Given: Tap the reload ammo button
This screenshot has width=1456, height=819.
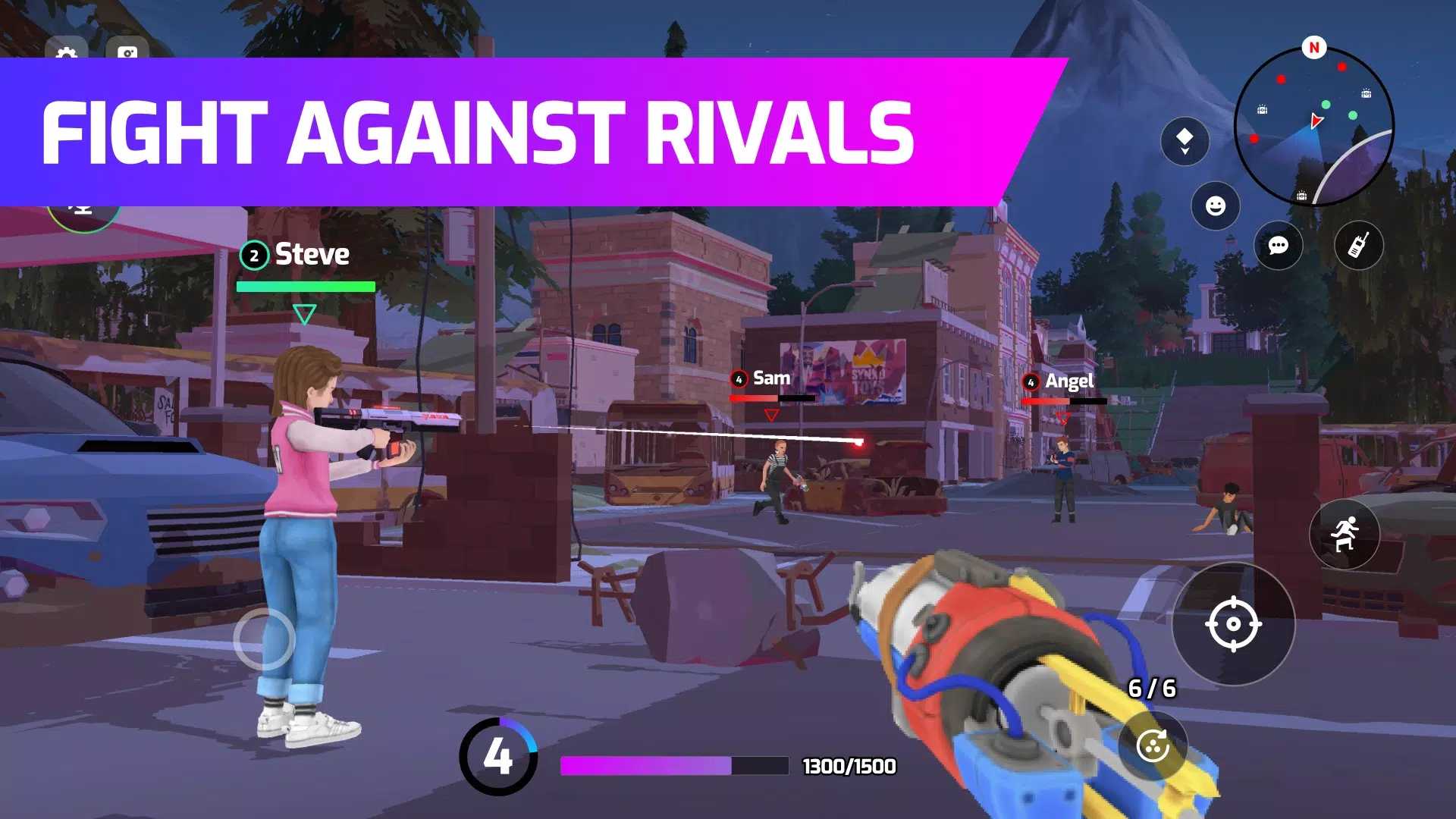Looking at the screenshot, I should coord(1153,746).
